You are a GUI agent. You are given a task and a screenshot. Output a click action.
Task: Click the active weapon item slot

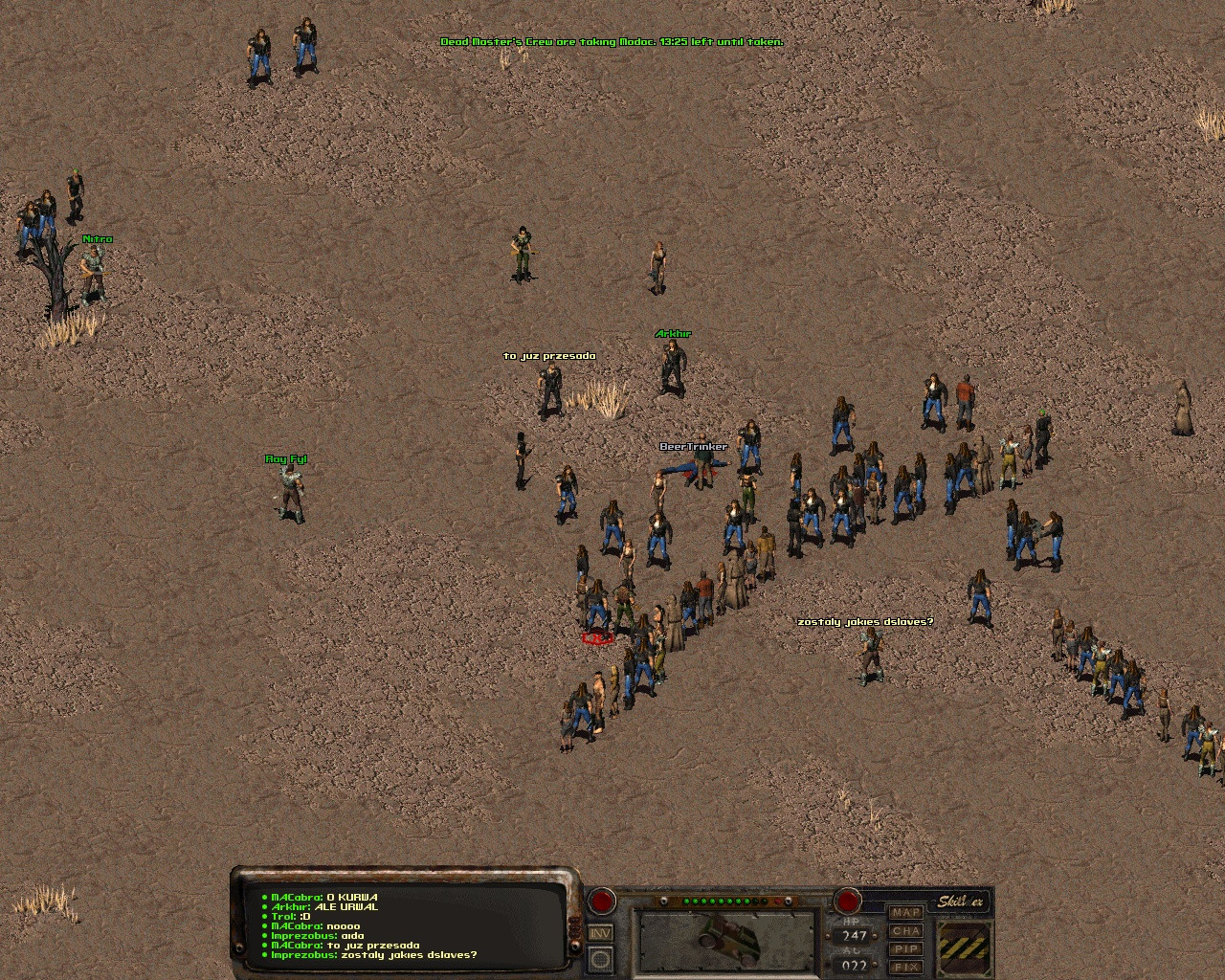(x=727, y=942)
